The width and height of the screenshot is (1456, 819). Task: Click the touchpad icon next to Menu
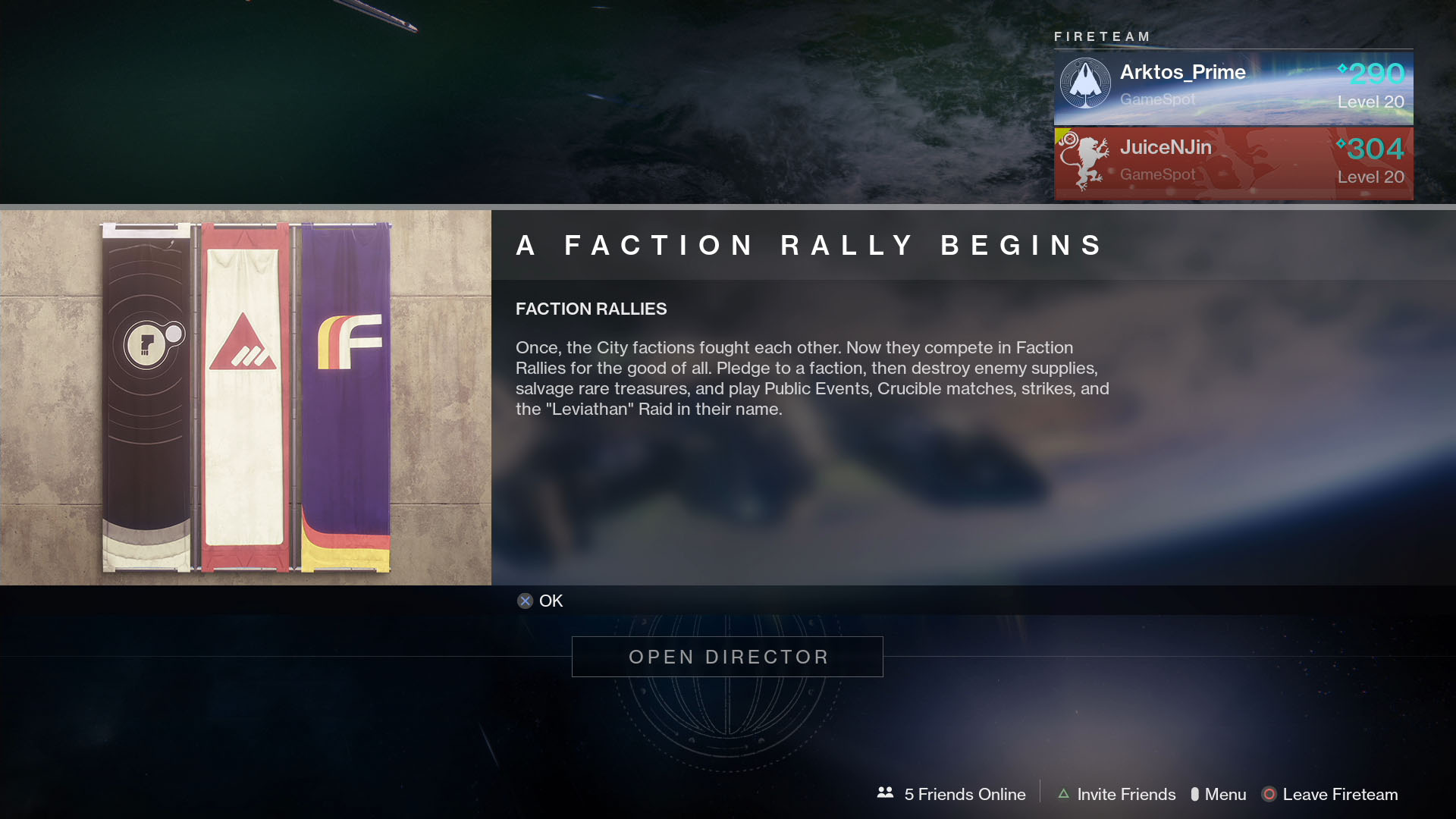pos(1197,794)
